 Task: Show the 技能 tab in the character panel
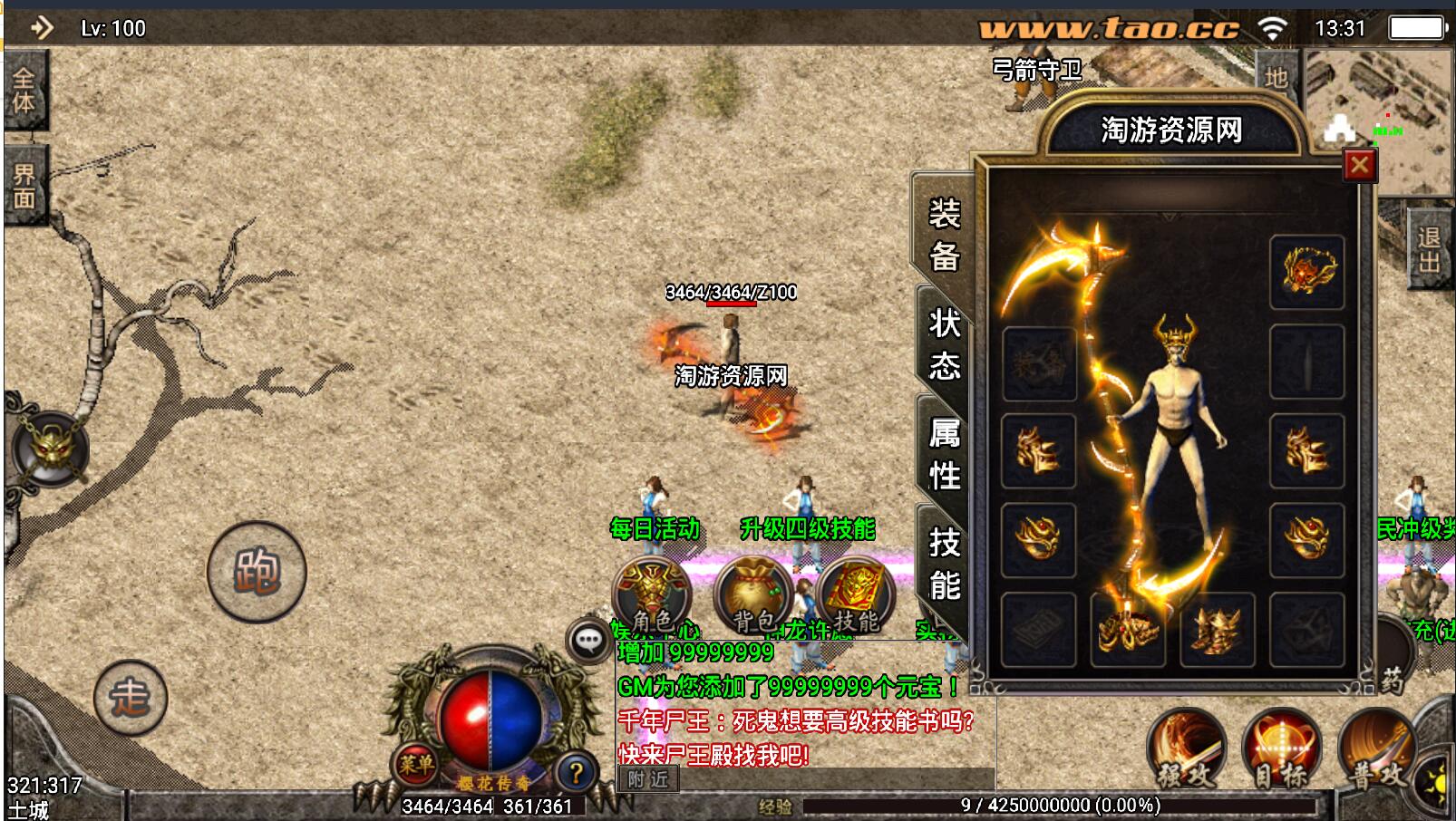click(944, 564)
